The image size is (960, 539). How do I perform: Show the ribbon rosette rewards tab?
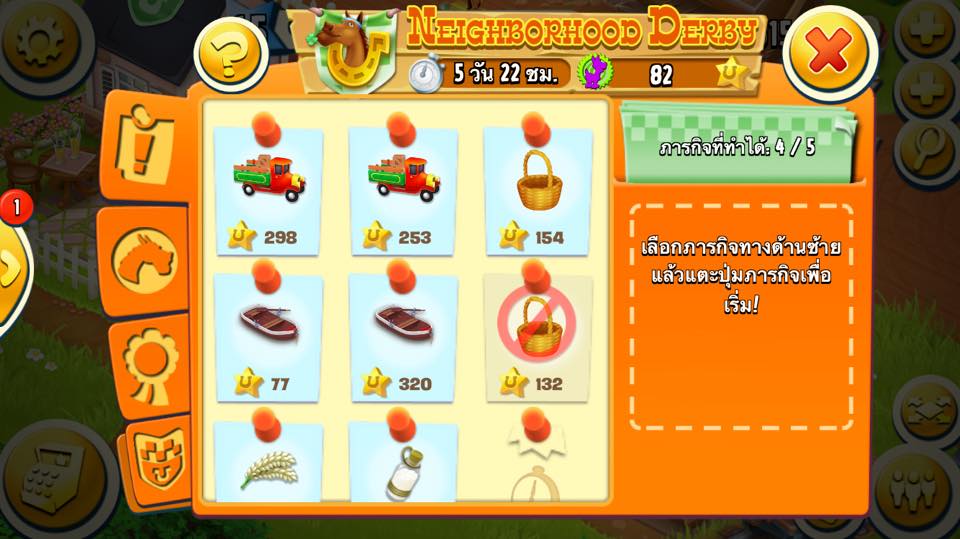click(x=150, y=363)
